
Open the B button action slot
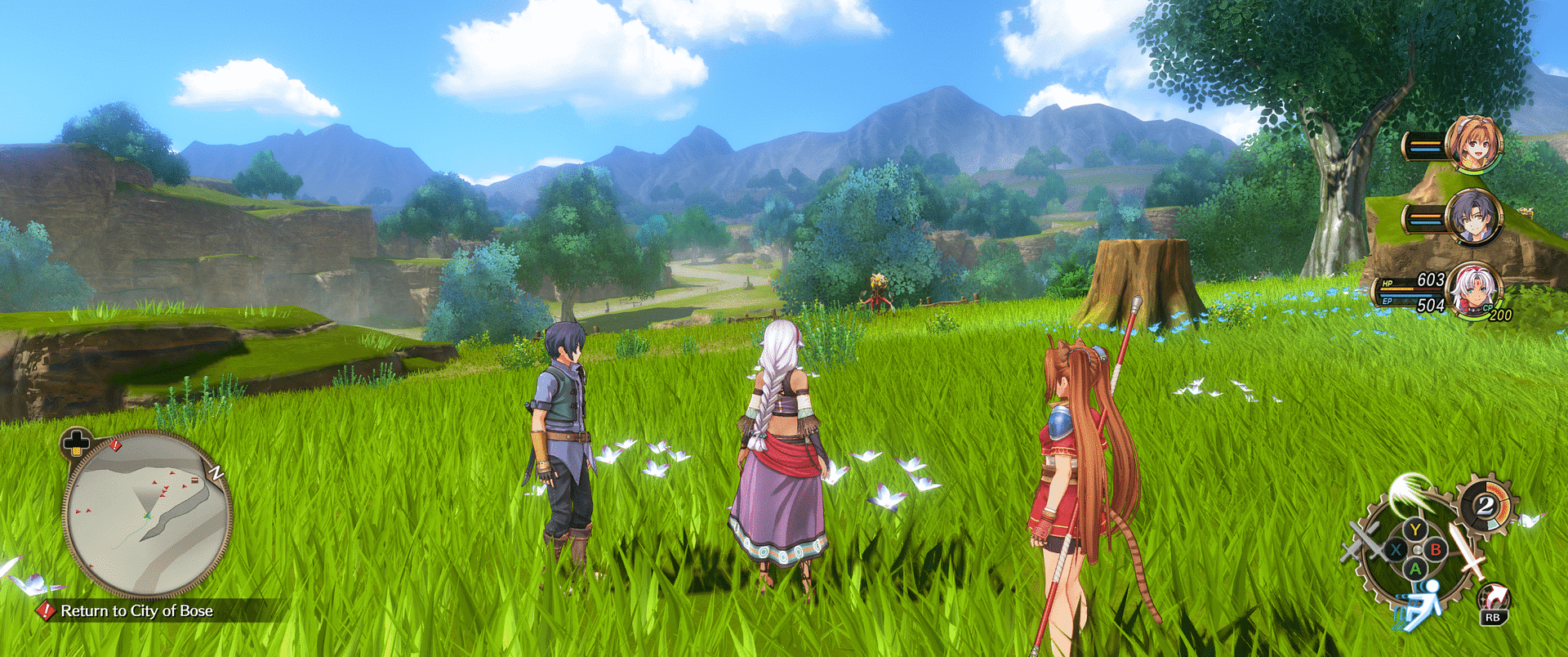pyautogui.click(x=1435, y=548)
